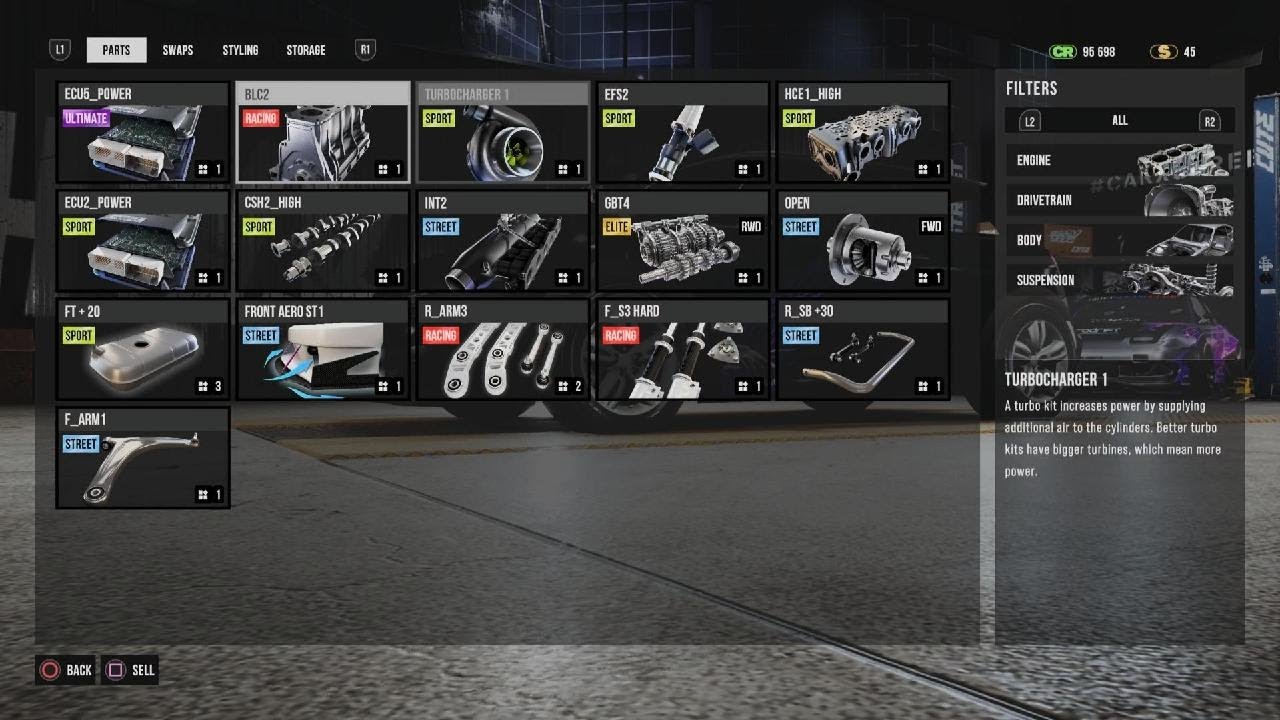Screen dimensions: 1280x720
Task: Show only Drivetrain parts filter
Action: 1119,200
